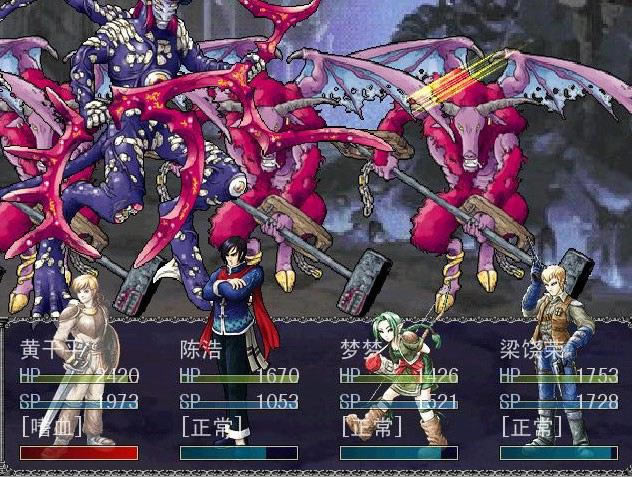Select party member 陈浩 in status panel
This screenshot has width=632, height=477.
pyautogui.click(x=200, y=350)
